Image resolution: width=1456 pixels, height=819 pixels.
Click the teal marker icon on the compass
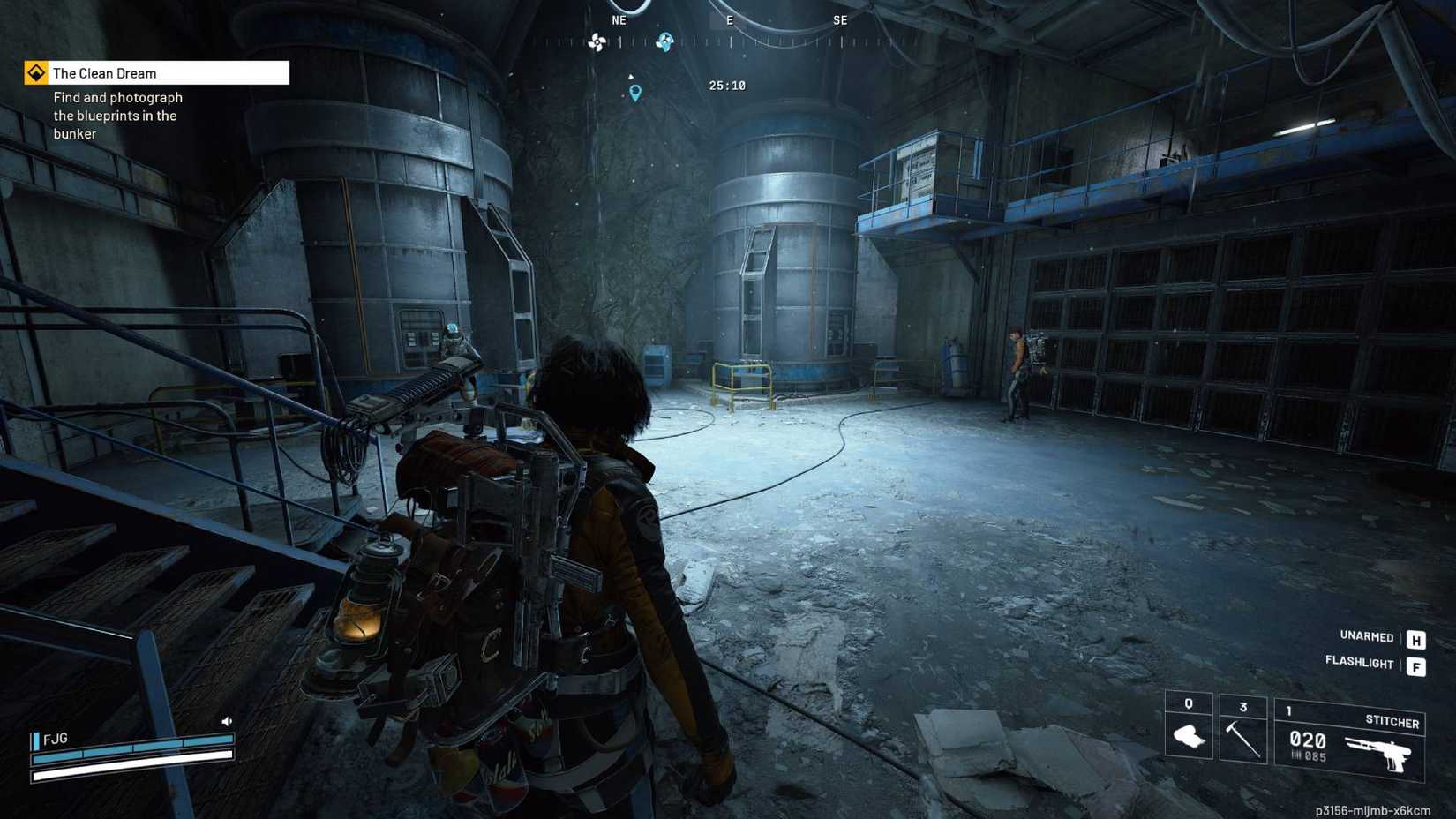[x=664, y=41]
